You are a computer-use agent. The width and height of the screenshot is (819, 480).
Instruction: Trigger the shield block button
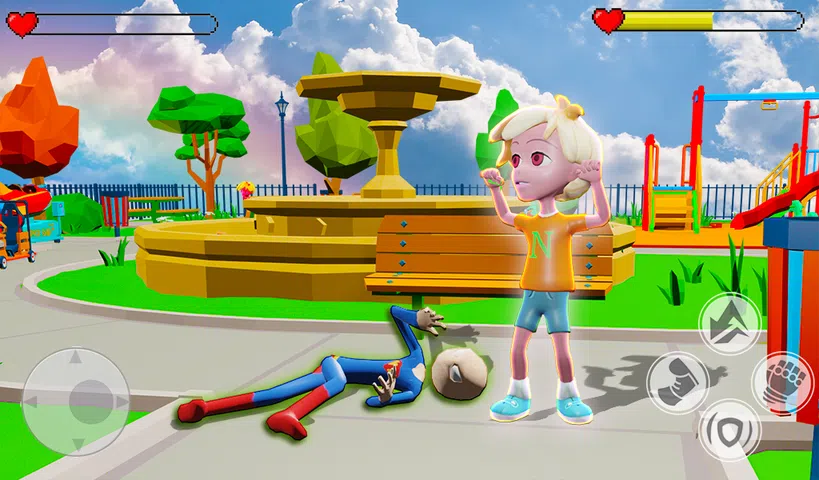pos(729,429)
